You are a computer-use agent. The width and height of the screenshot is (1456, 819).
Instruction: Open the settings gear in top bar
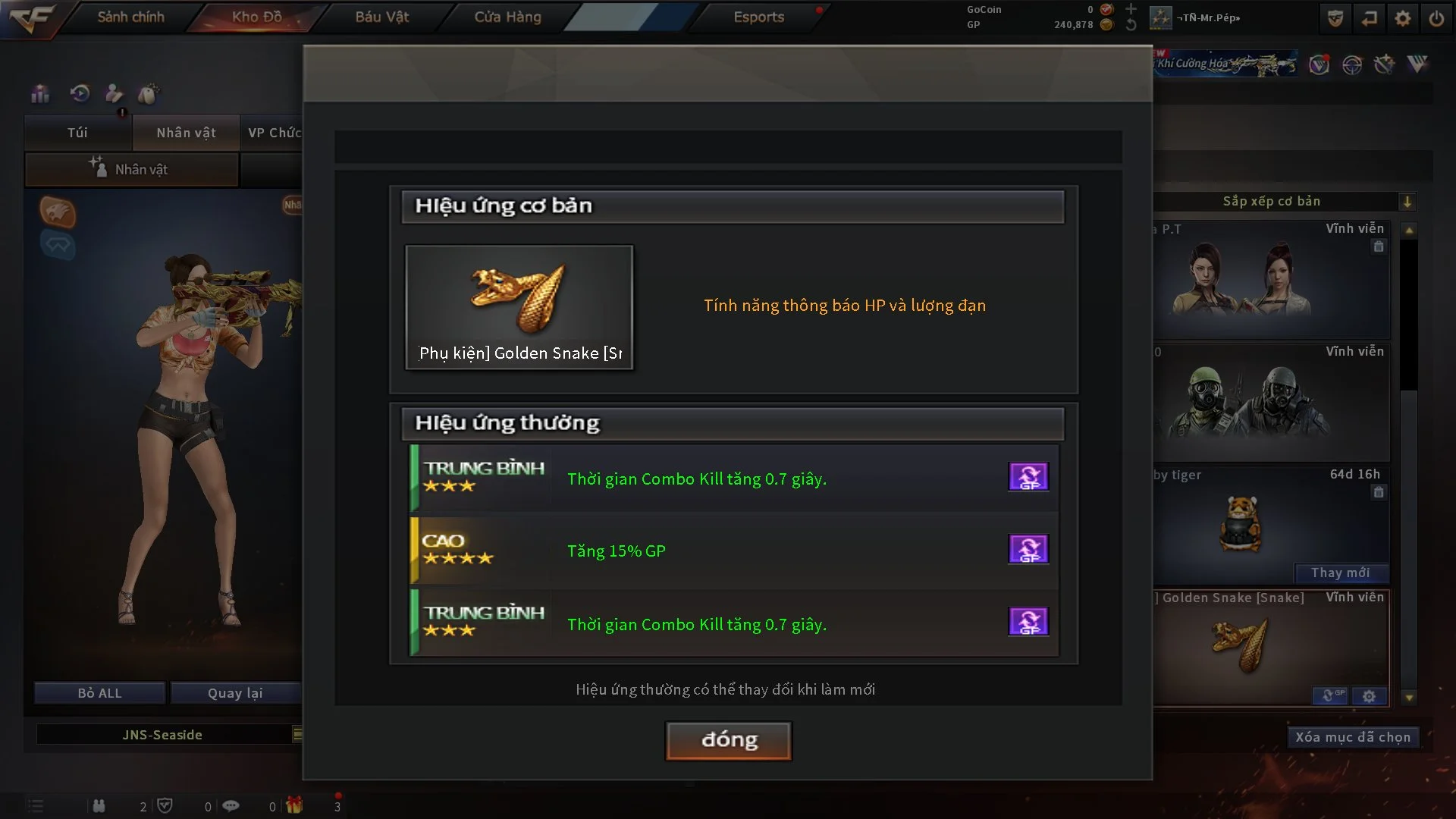(x=1403, y=18)
